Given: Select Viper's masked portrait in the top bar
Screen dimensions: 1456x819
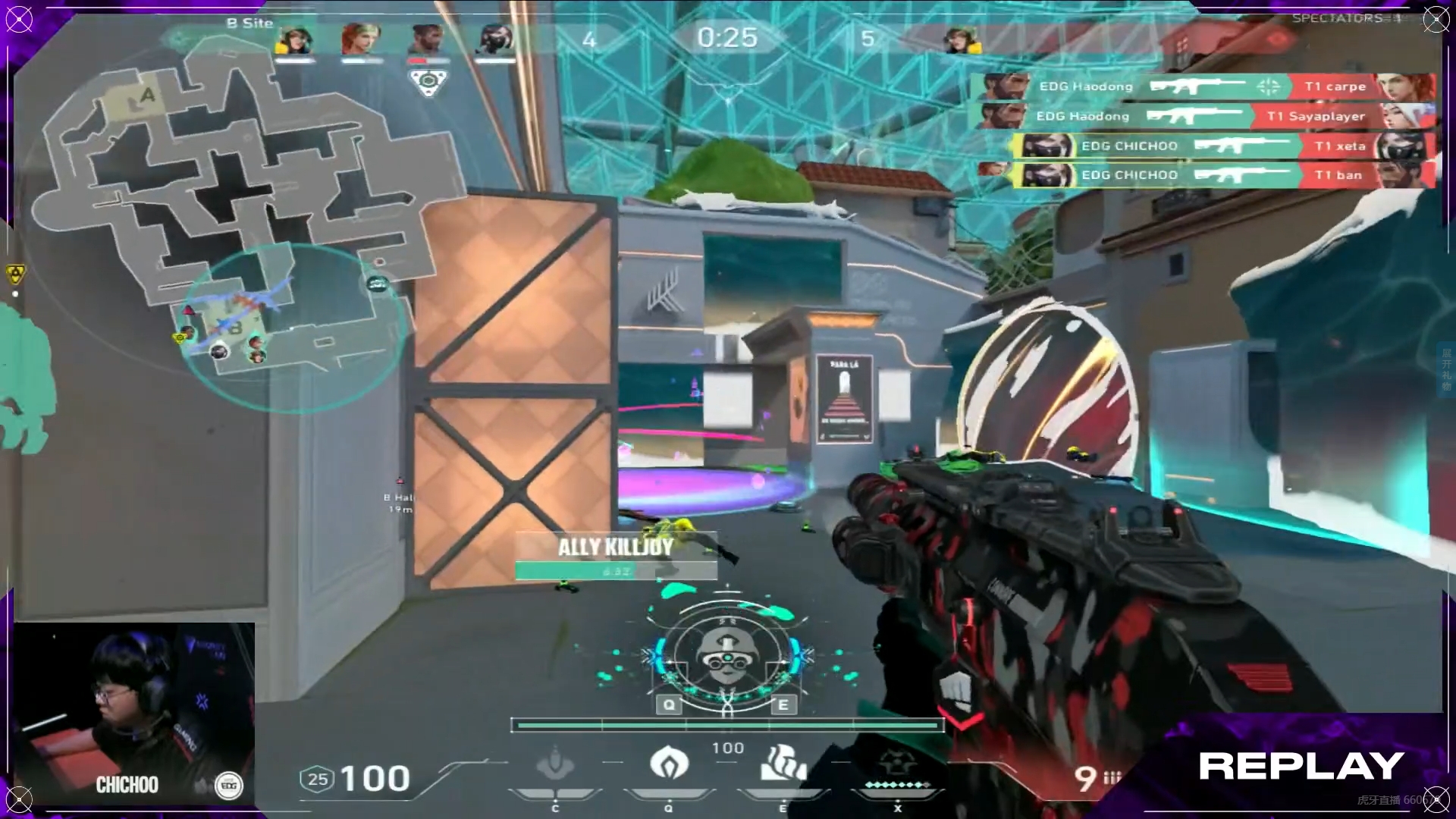Looking at the screenshot, I should click(496, 39).
